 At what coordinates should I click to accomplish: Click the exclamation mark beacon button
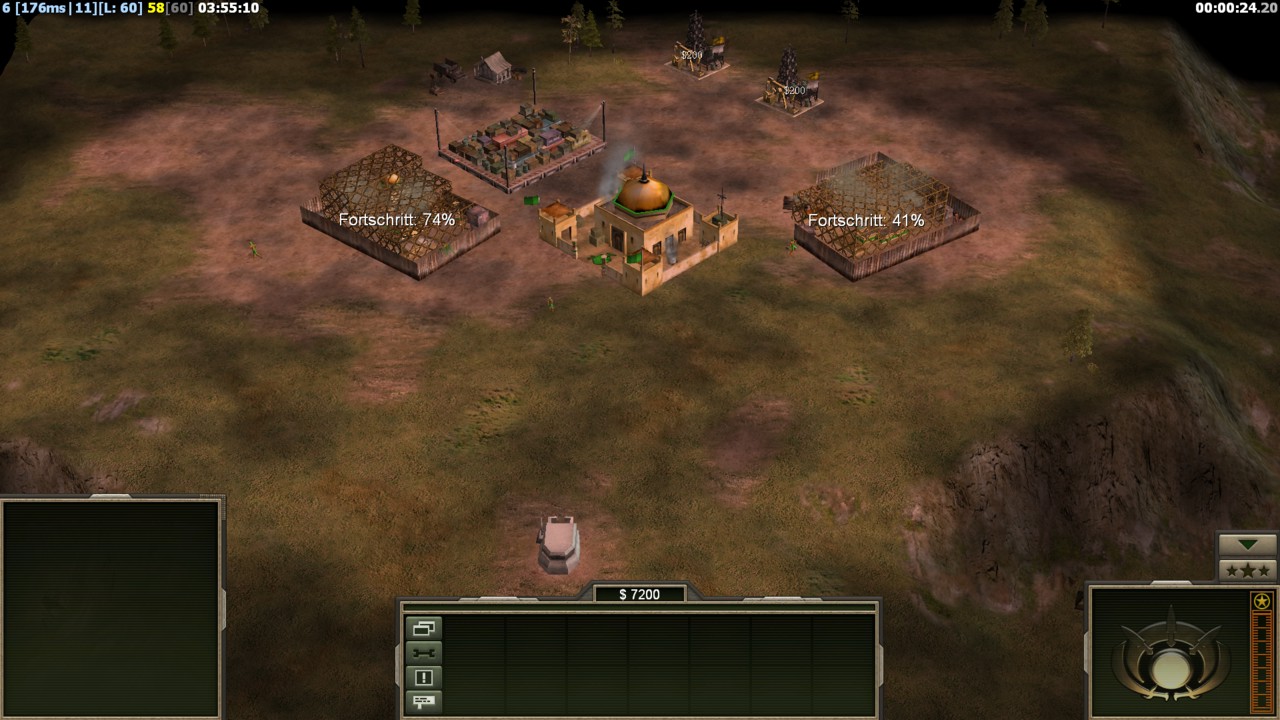point(423,677)
